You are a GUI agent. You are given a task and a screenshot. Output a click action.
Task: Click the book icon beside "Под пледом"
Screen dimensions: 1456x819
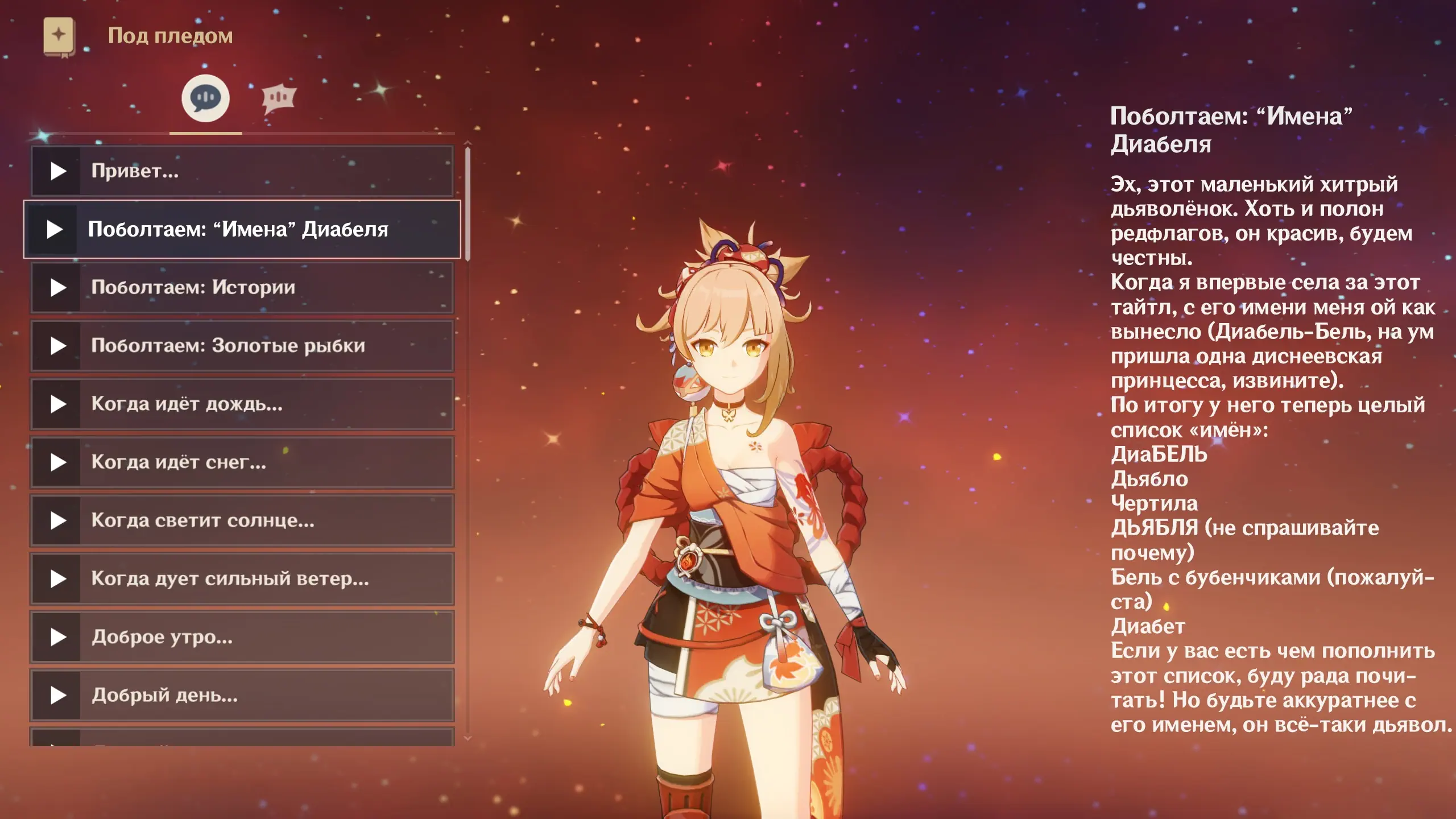[59, 36]
